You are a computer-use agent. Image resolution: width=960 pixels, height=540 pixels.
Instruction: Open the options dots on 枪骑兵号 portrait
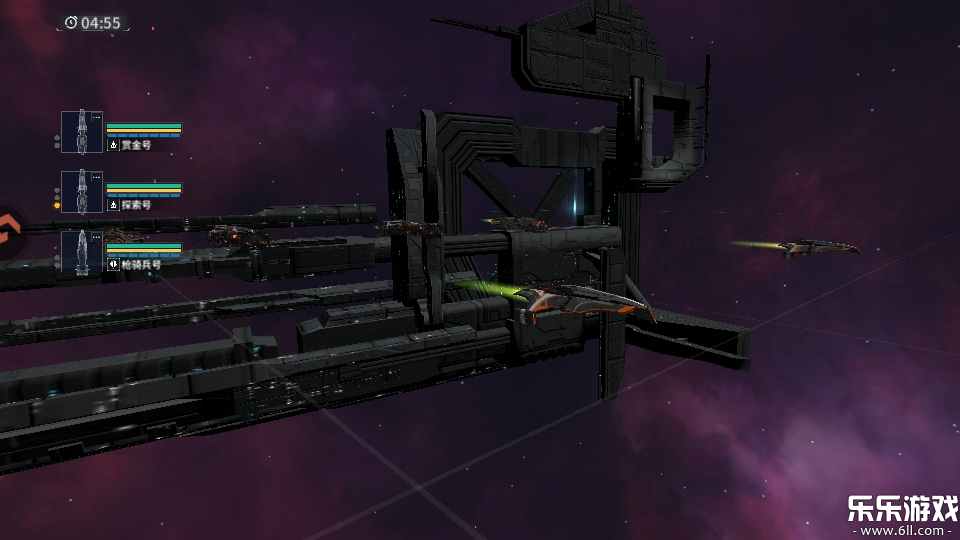click(x=96, y=237)
